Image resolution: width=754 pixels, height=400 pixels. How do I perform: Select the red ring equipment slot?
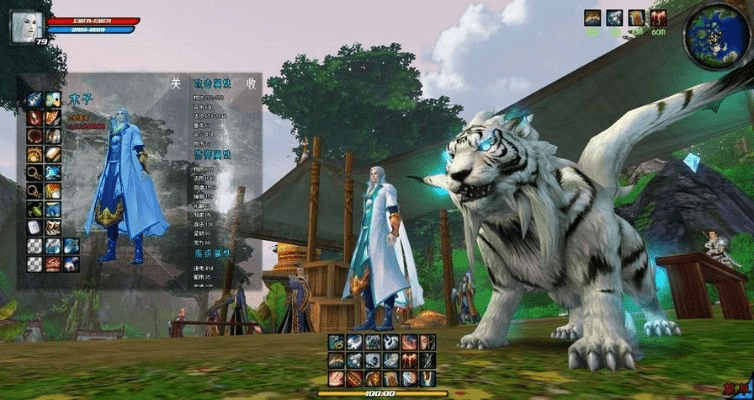click(35, 136)
